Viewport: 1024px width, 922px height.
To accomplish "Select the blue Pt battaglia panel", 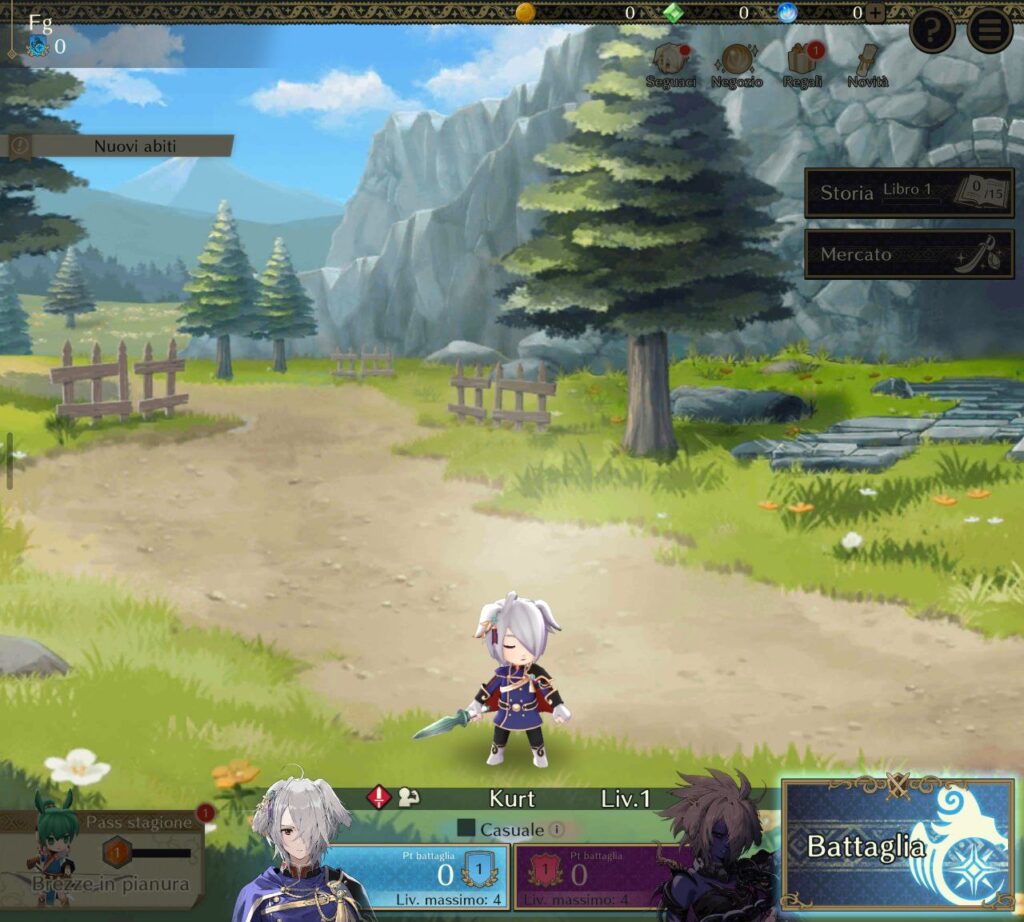I will coord(415,875).
